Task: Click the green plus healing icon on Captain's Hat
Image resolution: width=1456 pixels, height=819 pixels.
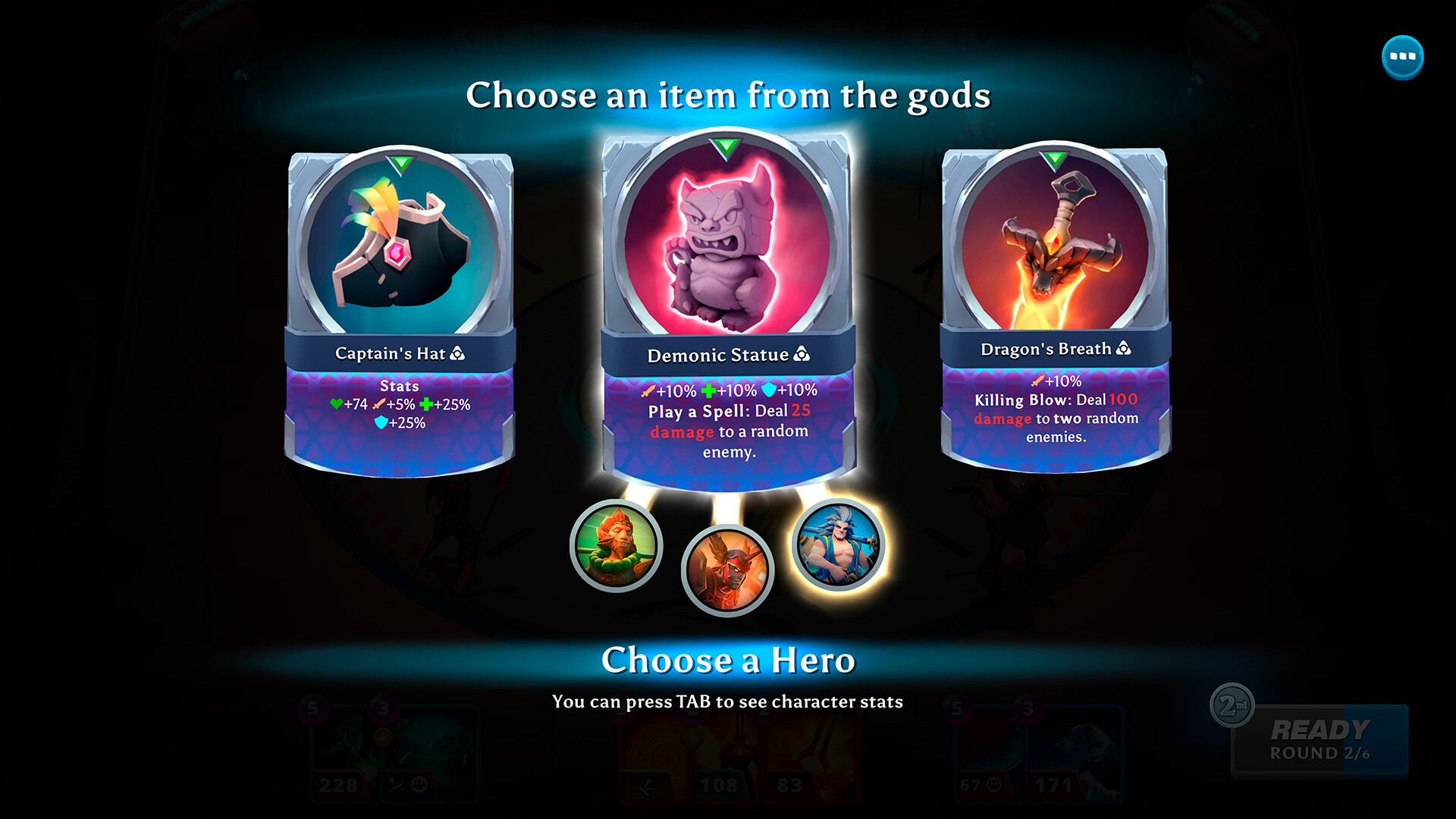Action: [426, 405]
